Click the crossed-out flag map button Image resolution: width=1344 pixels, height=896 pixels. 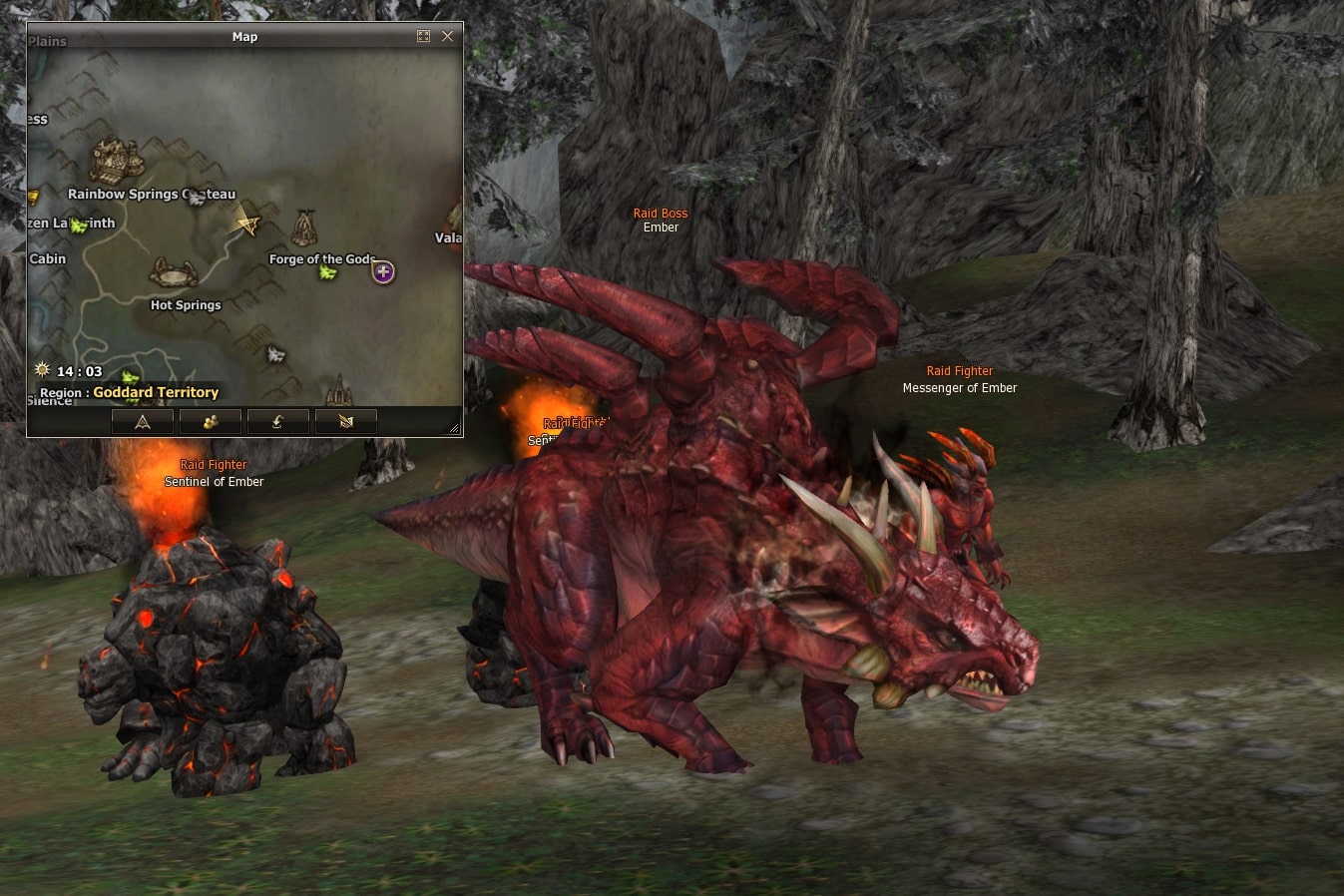pyautogui.click(x=346, y=422)
